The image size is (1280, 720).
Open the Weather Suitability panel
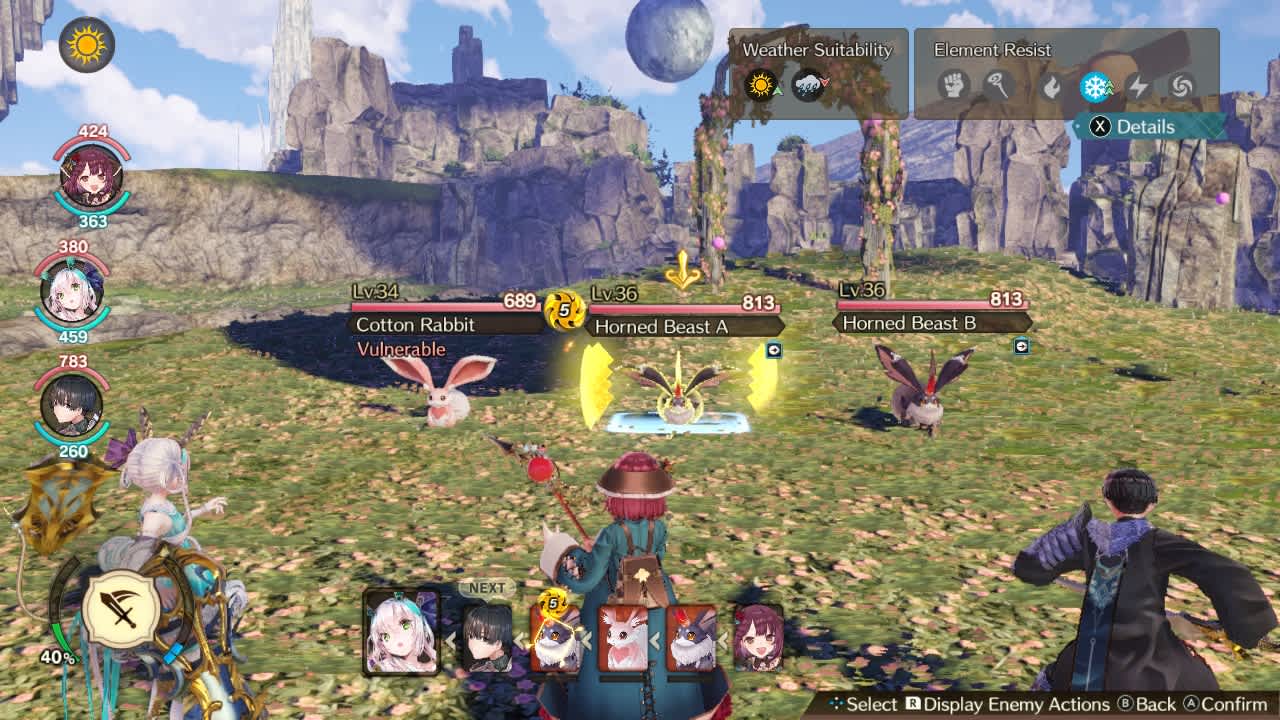[x=818, y=50]
